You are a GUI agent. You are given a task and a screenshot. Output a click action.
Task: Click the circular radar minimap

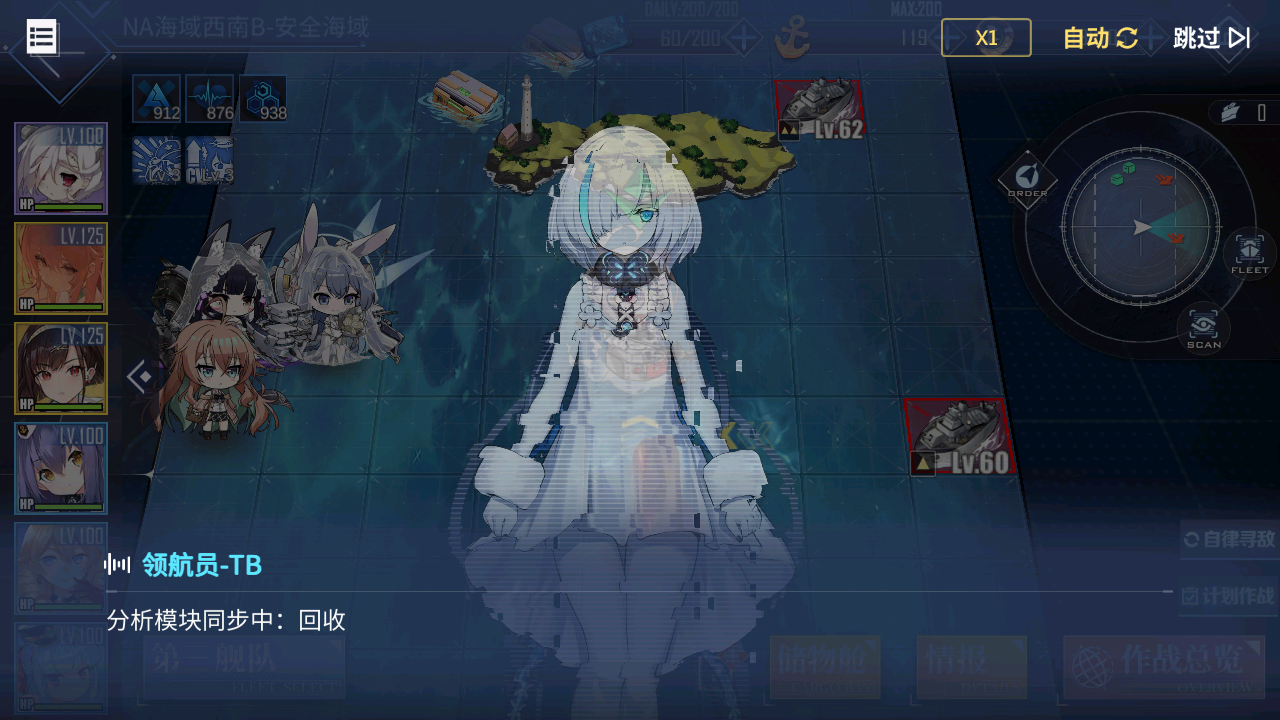coord(1140,228)
